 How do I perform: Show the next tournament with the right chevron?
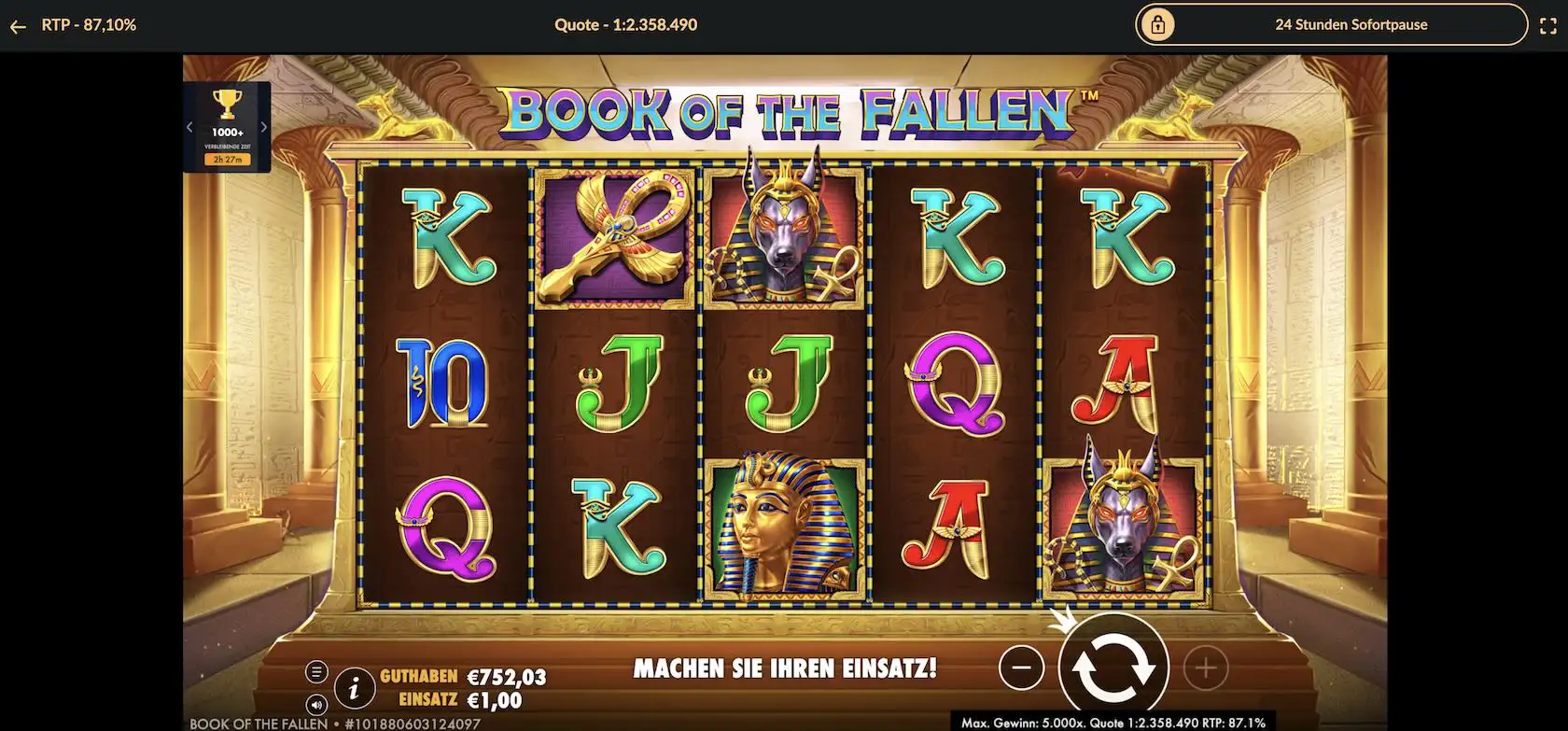point(264,126)
